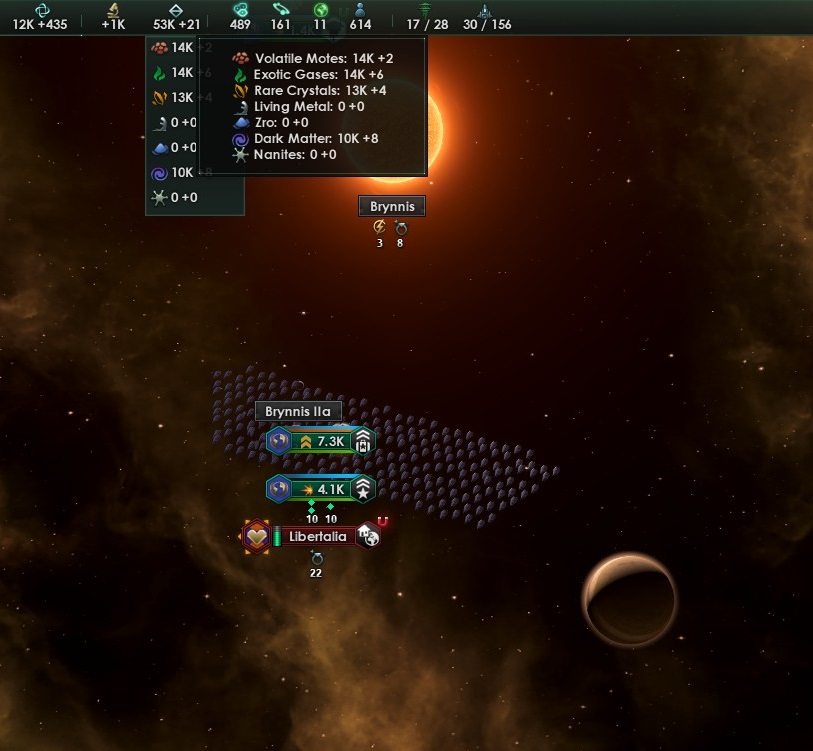Open the Libertalia colony nameplate
Image resolution: width=813 pixels, height=751 pixels.
click(x=316, y=537)
